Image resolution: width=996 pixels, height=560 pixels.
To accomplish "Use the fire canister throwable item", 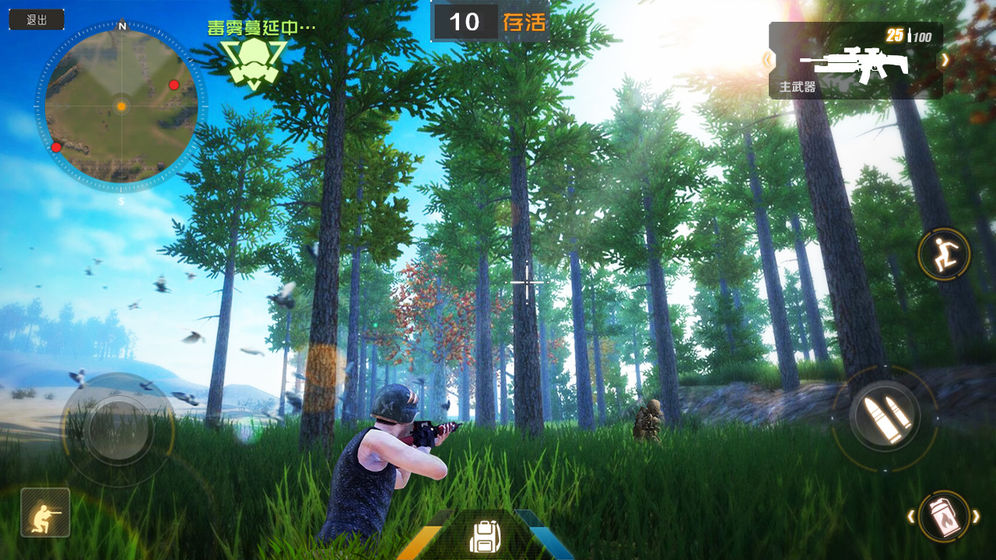I will [943, 516].
